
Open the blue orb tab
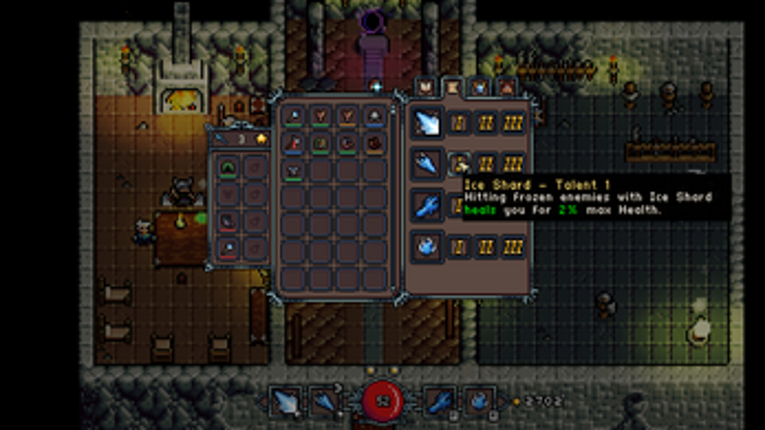tap(480, 88)
